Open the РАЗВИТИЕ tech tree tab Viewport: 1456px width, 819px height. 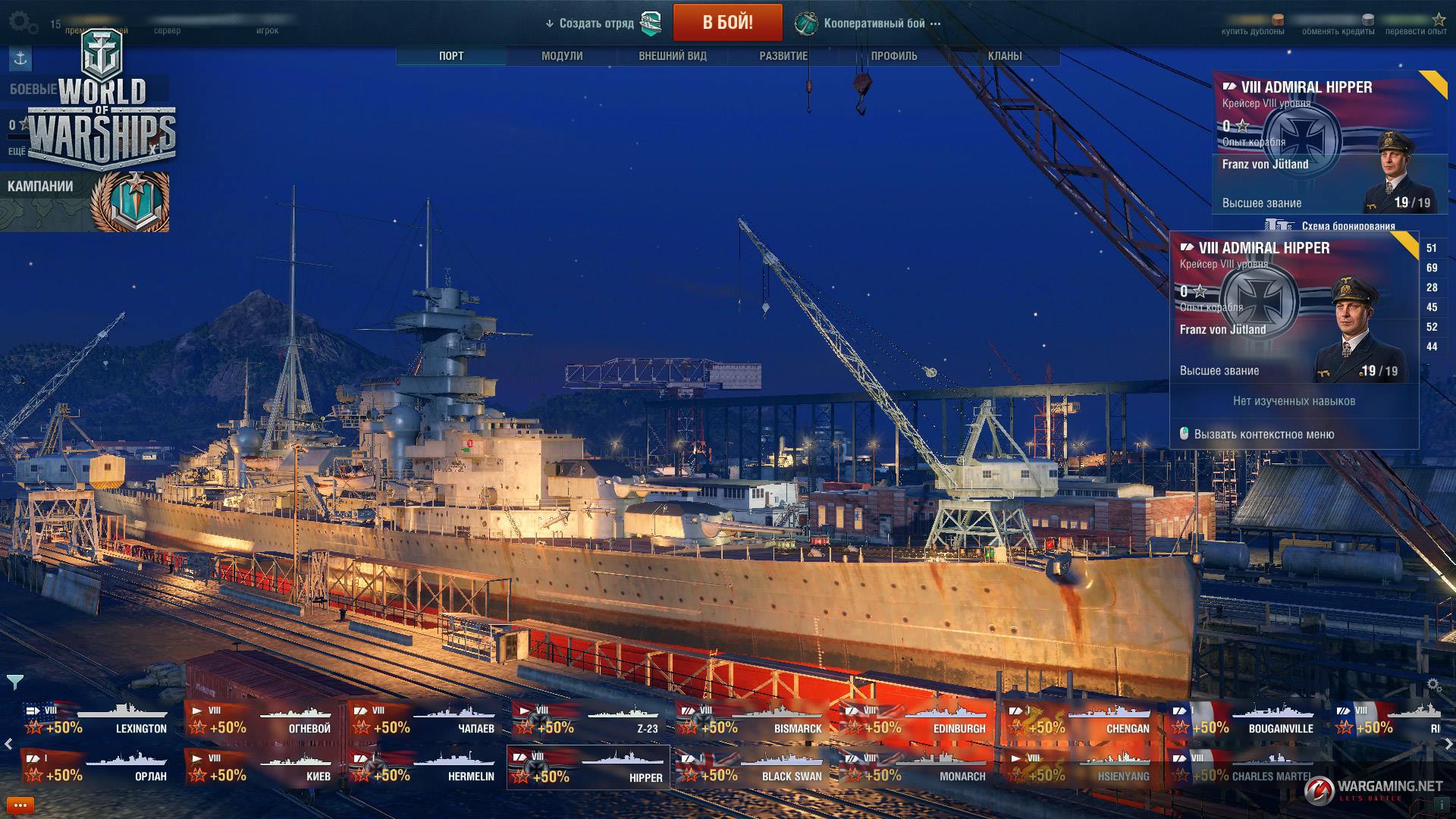[783, 56]
